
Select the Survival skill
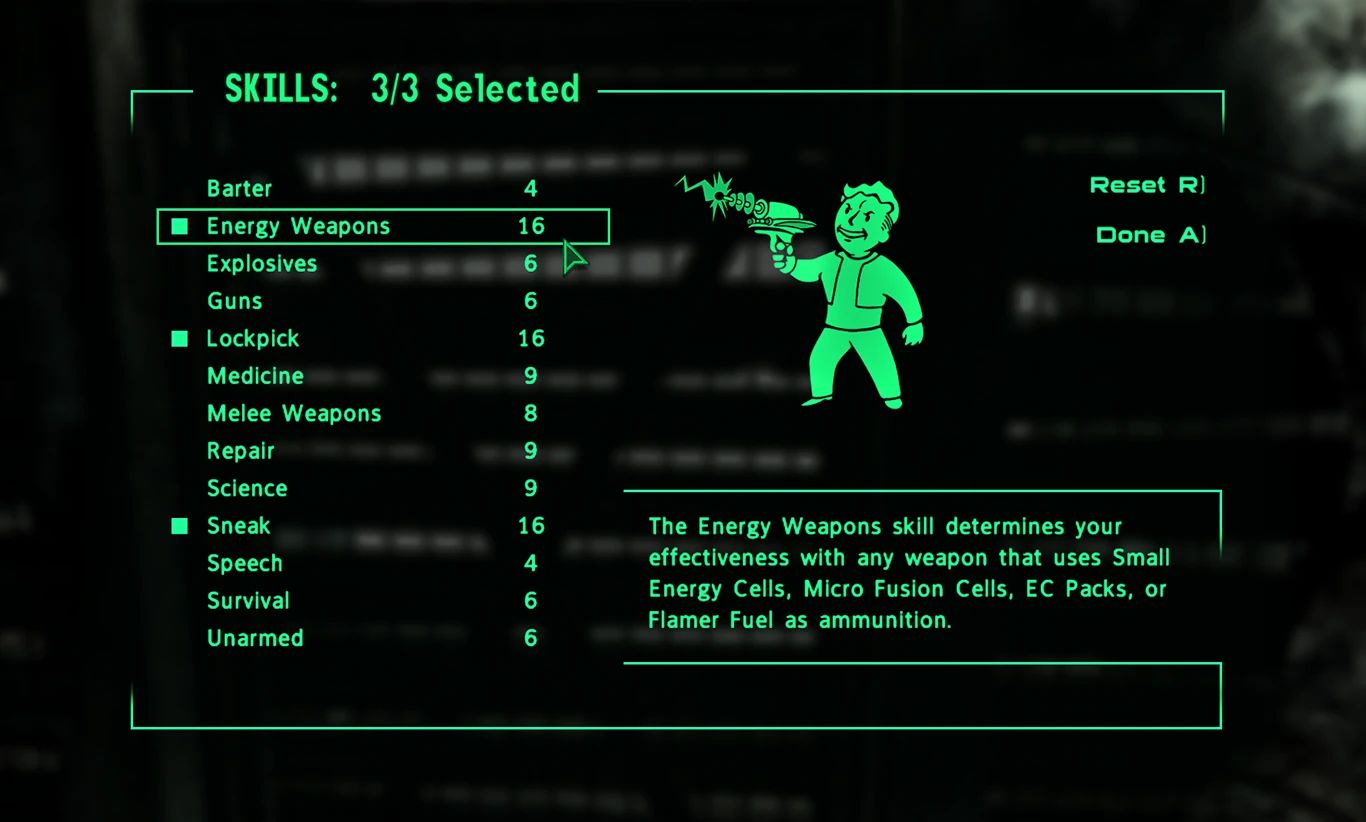(247, 600)
